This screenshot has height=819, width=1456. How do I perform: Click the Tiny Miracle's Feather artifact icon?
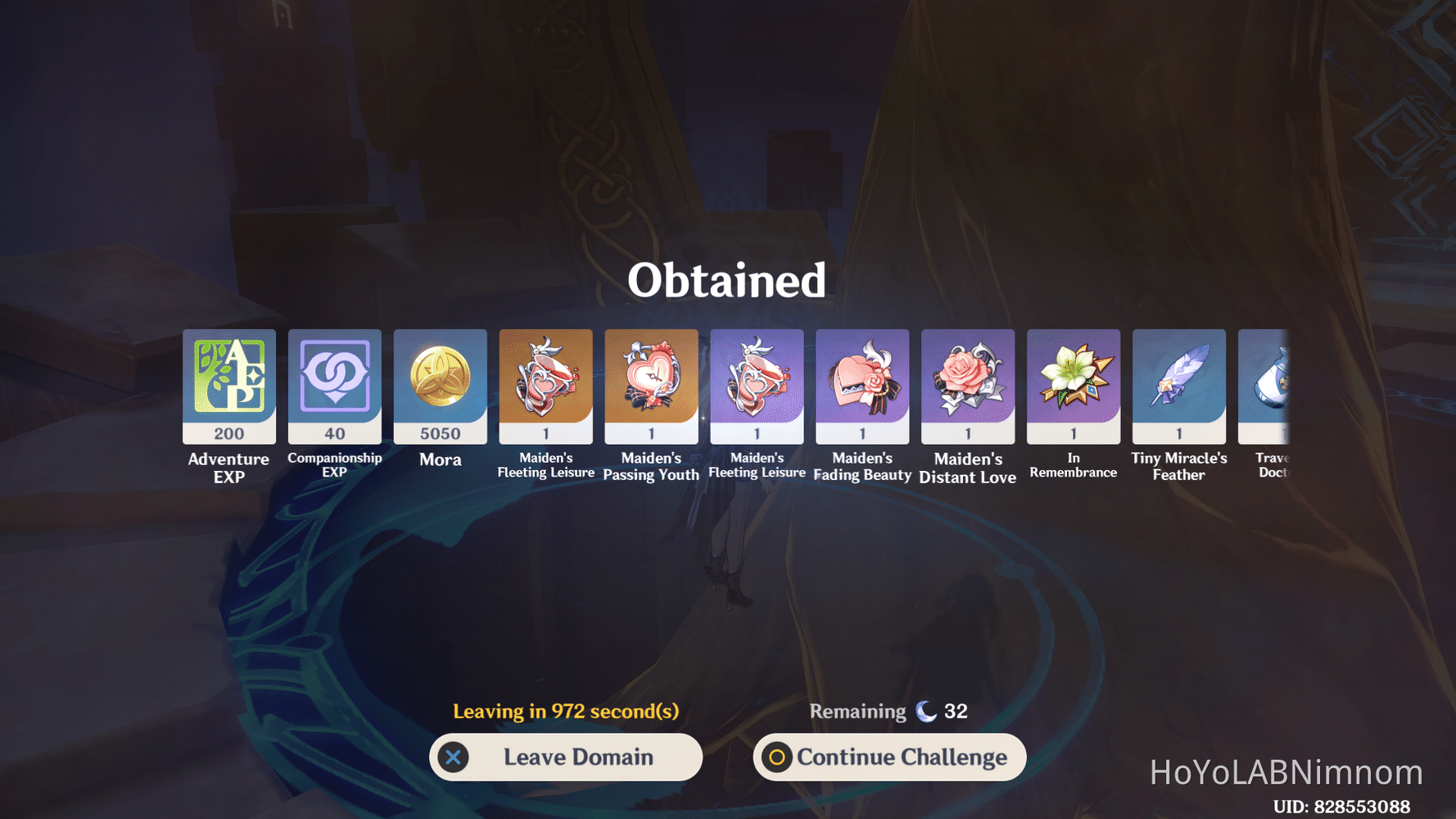pos(1179,378)
